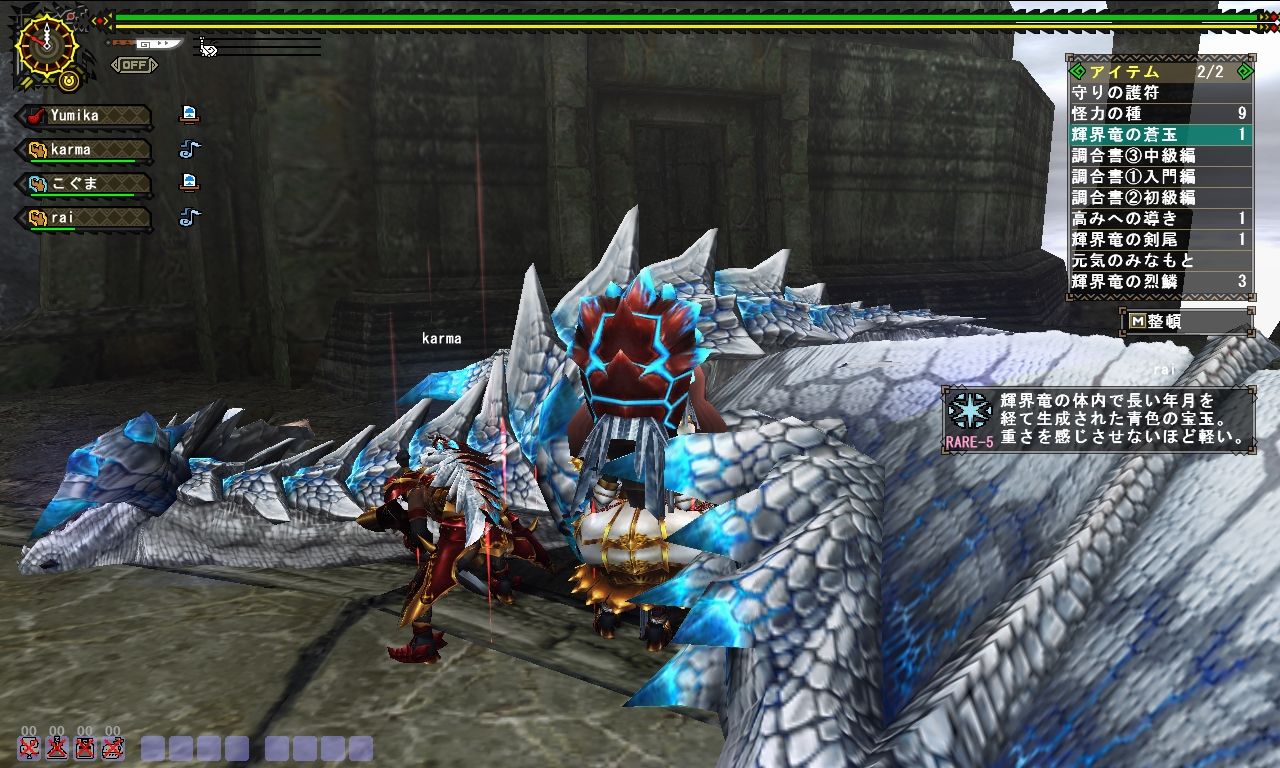Click the crossed-out whetstone quickbar icon
Image resolution: width=1280 pixels, height=768 pixels.
click(x=84, y=748)
